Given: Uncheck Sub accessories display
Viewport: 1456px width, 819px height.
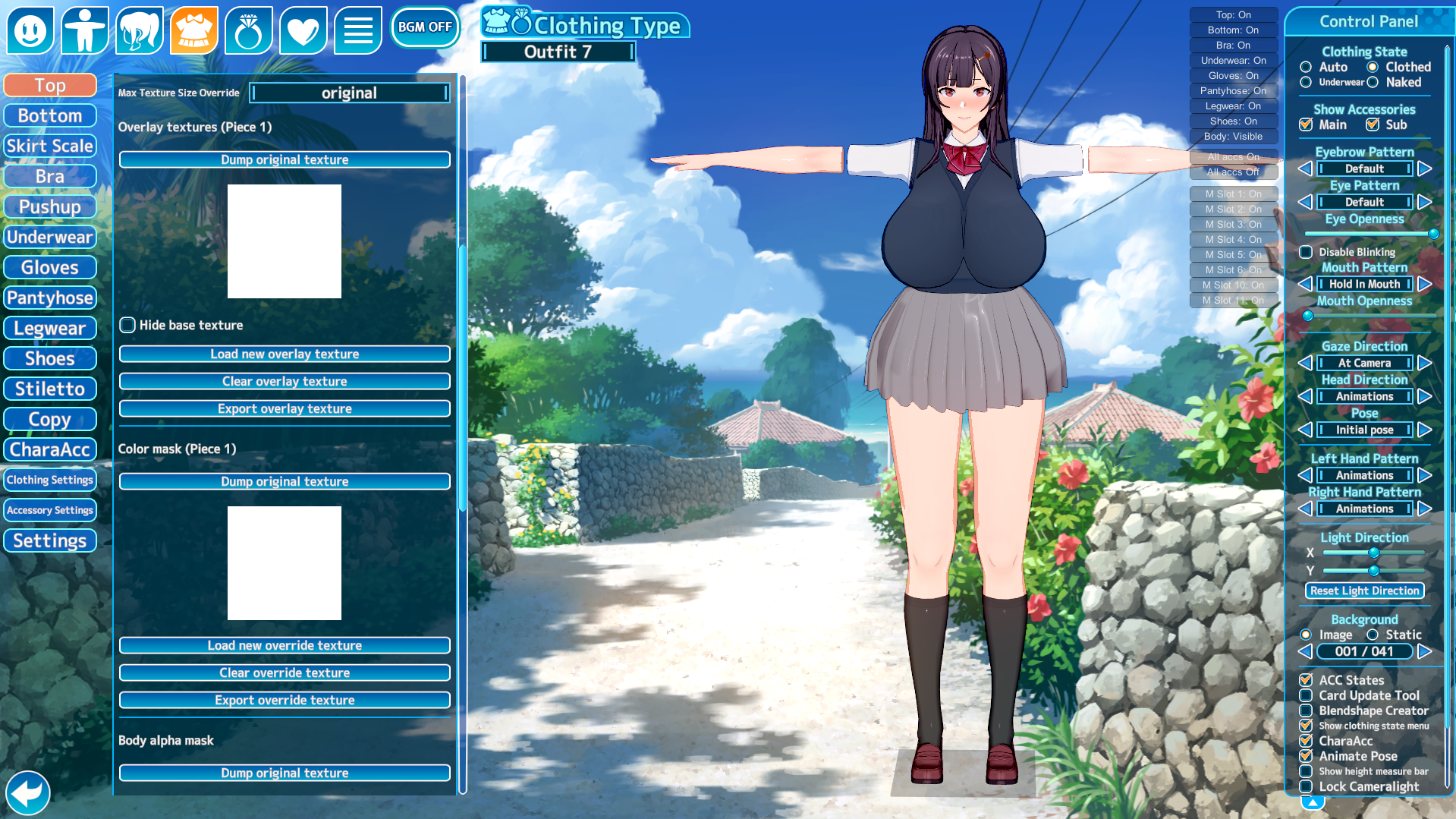Looking at the screenshot, I should click(1373, 124).
